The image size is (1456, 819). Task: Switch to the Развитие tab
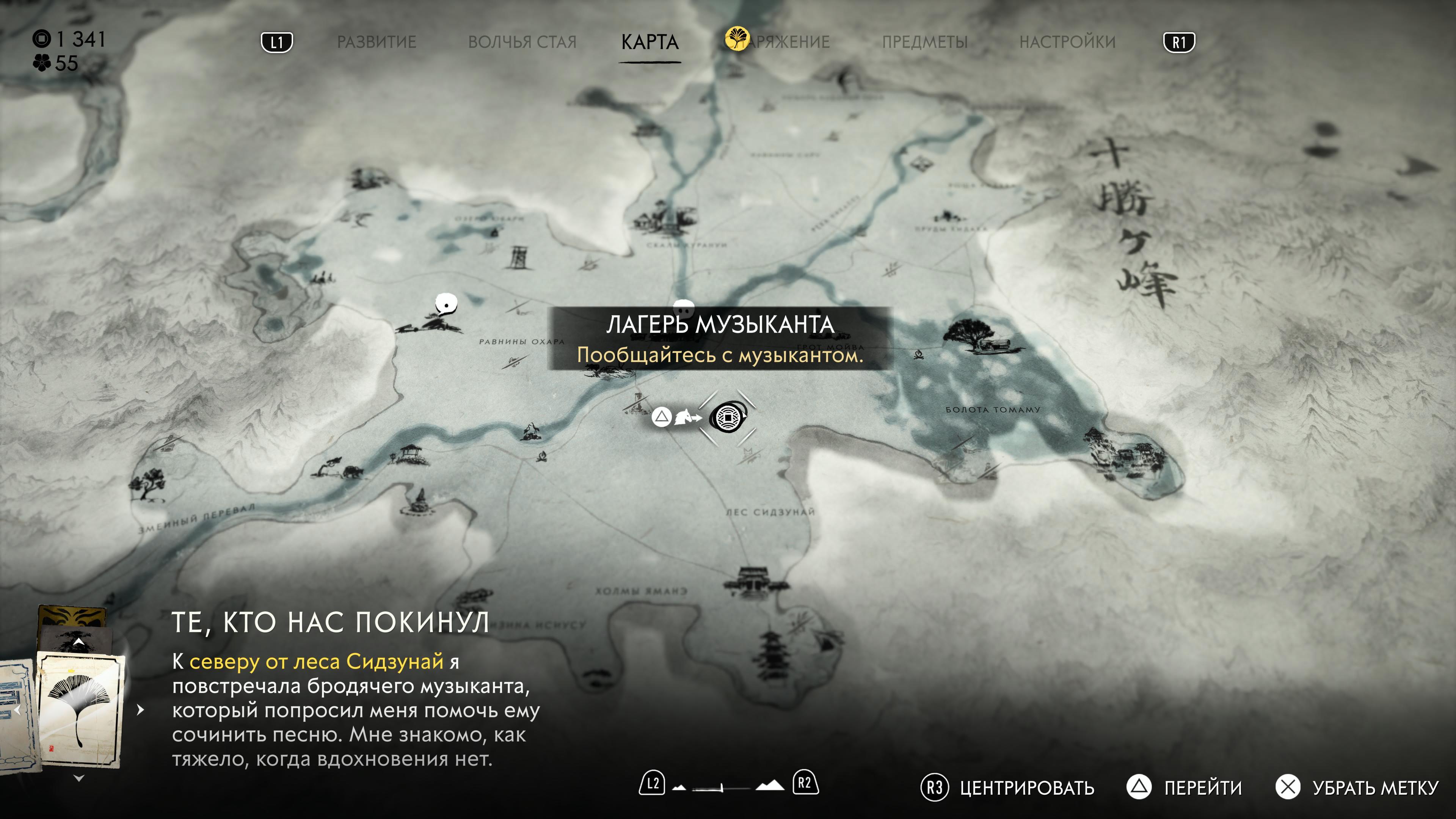377,42
